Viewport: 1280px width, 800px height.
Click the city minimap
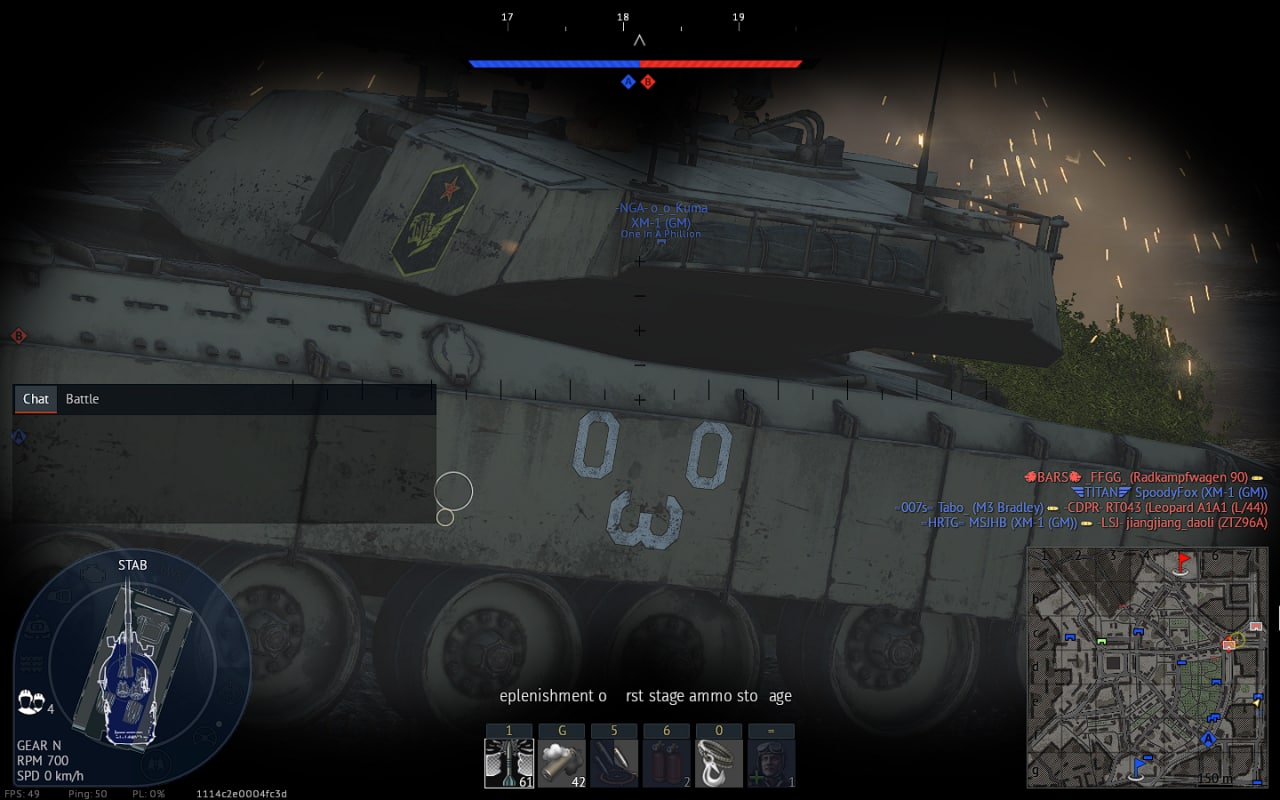point(1146,666)
